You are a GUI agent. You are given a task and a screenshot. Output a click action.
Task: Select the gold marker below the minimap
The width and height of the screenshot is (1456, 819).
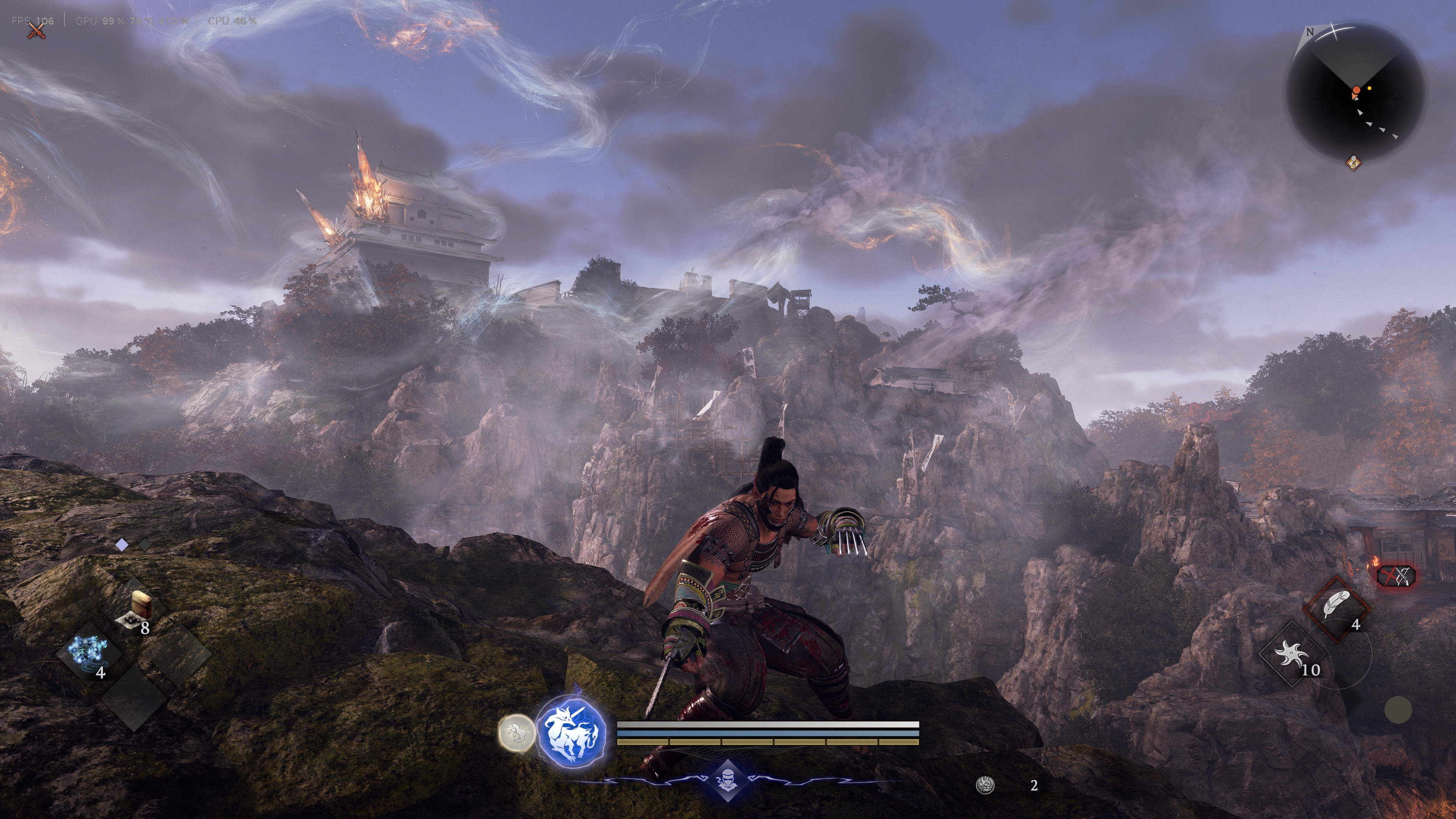pos(1353,163)
